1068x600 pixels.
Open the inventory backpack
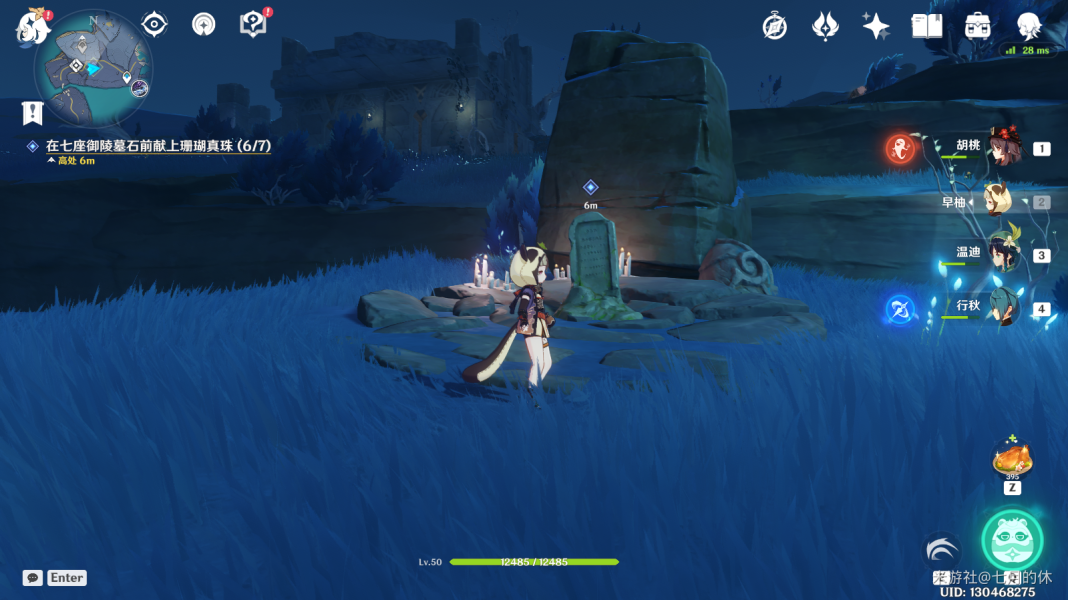978,27
